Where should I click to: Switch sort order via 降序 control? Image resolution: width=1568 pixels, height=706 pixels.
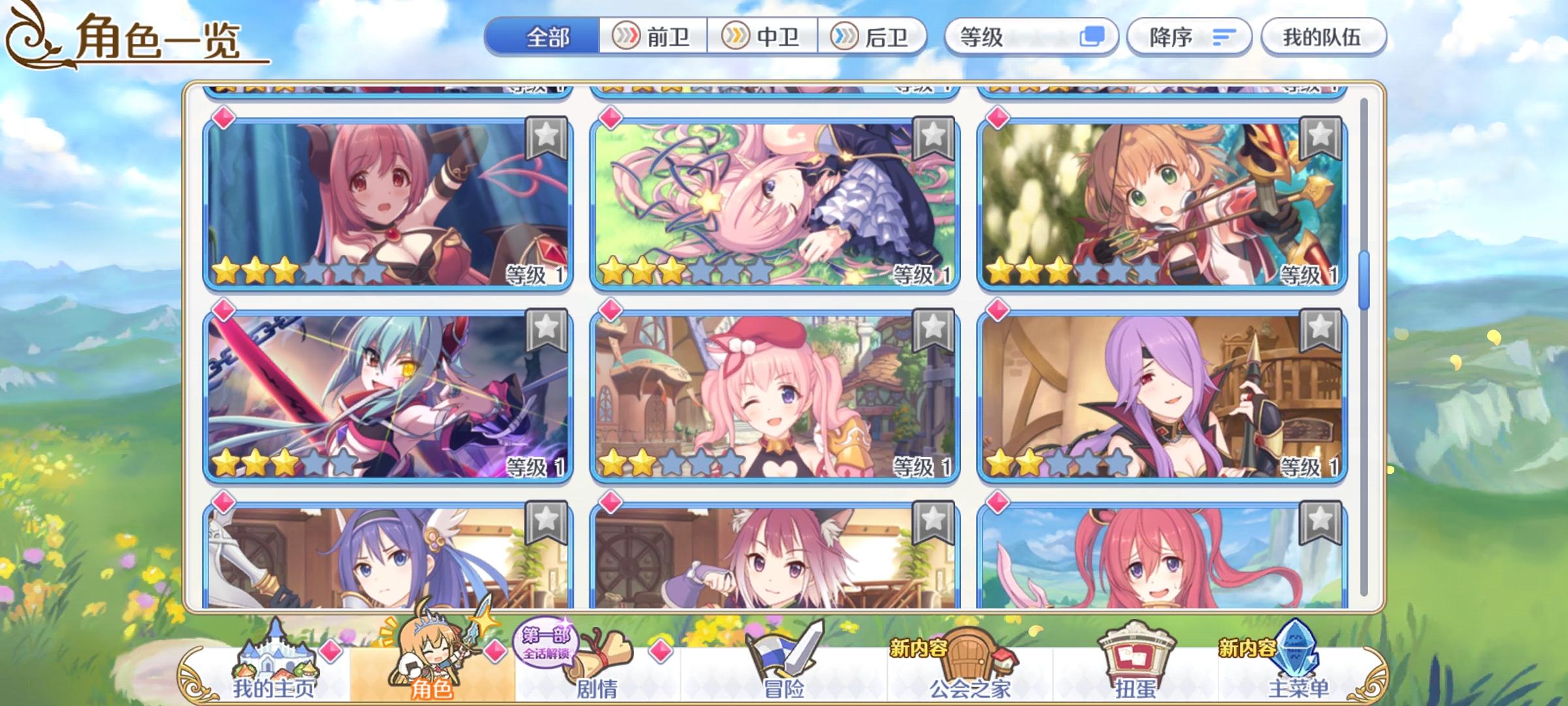(x=1189, y=37)
